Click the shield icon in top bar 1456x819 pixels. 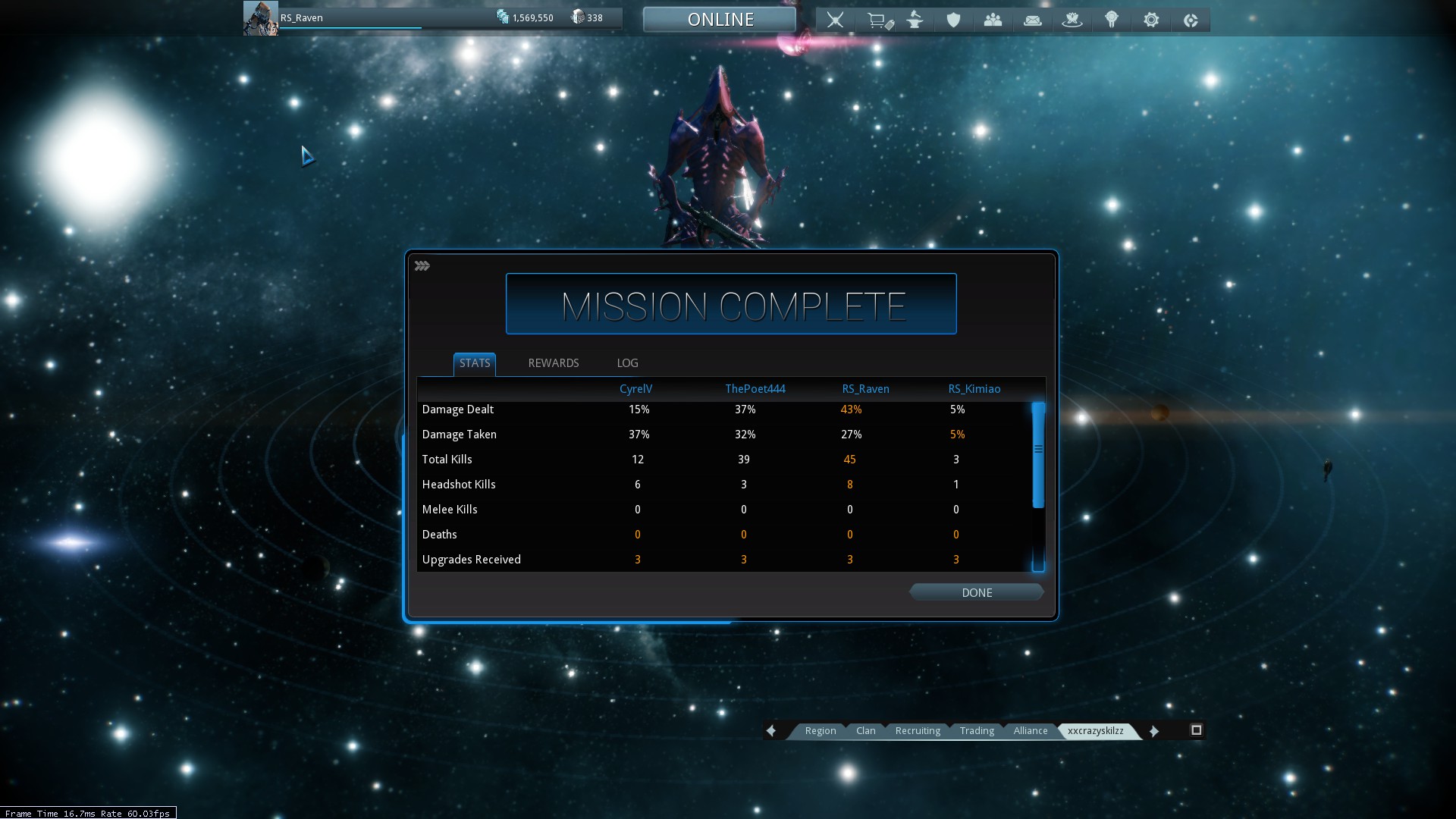pyautogui.click(x=953, y=20)
